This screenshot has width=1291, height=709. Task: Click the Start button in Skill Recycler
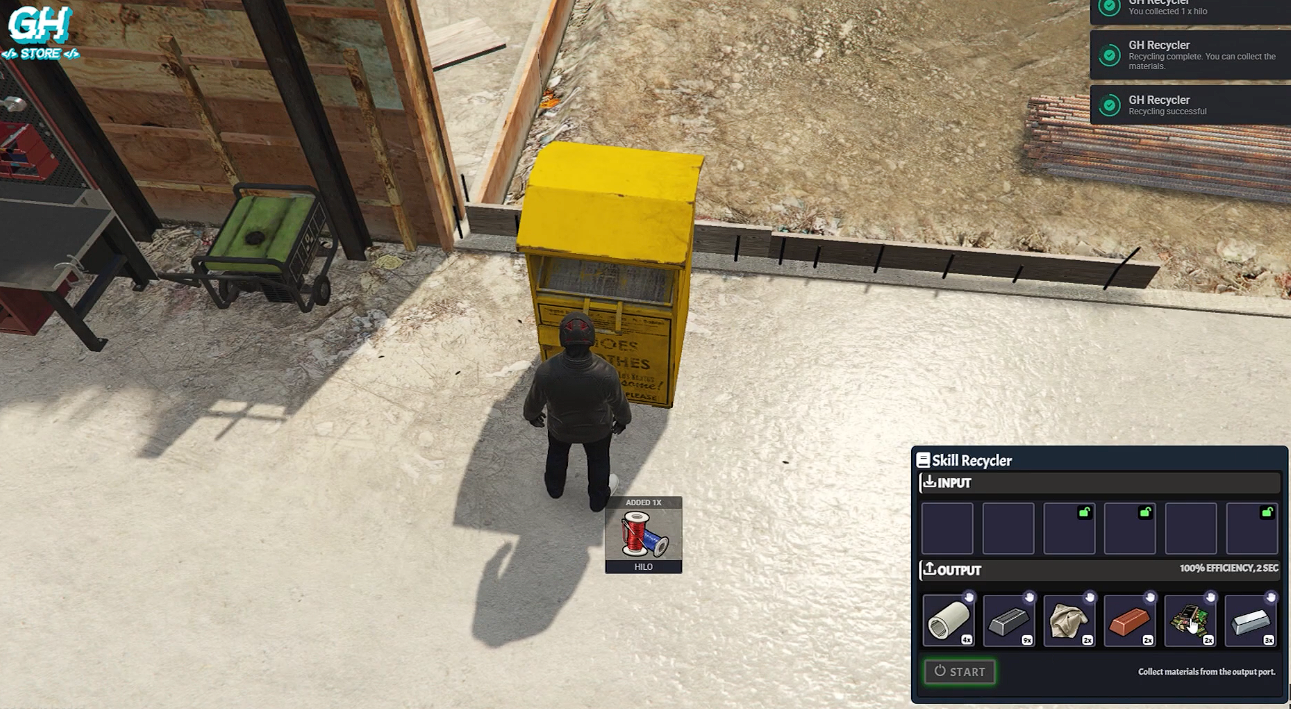[x=959, y=672]
